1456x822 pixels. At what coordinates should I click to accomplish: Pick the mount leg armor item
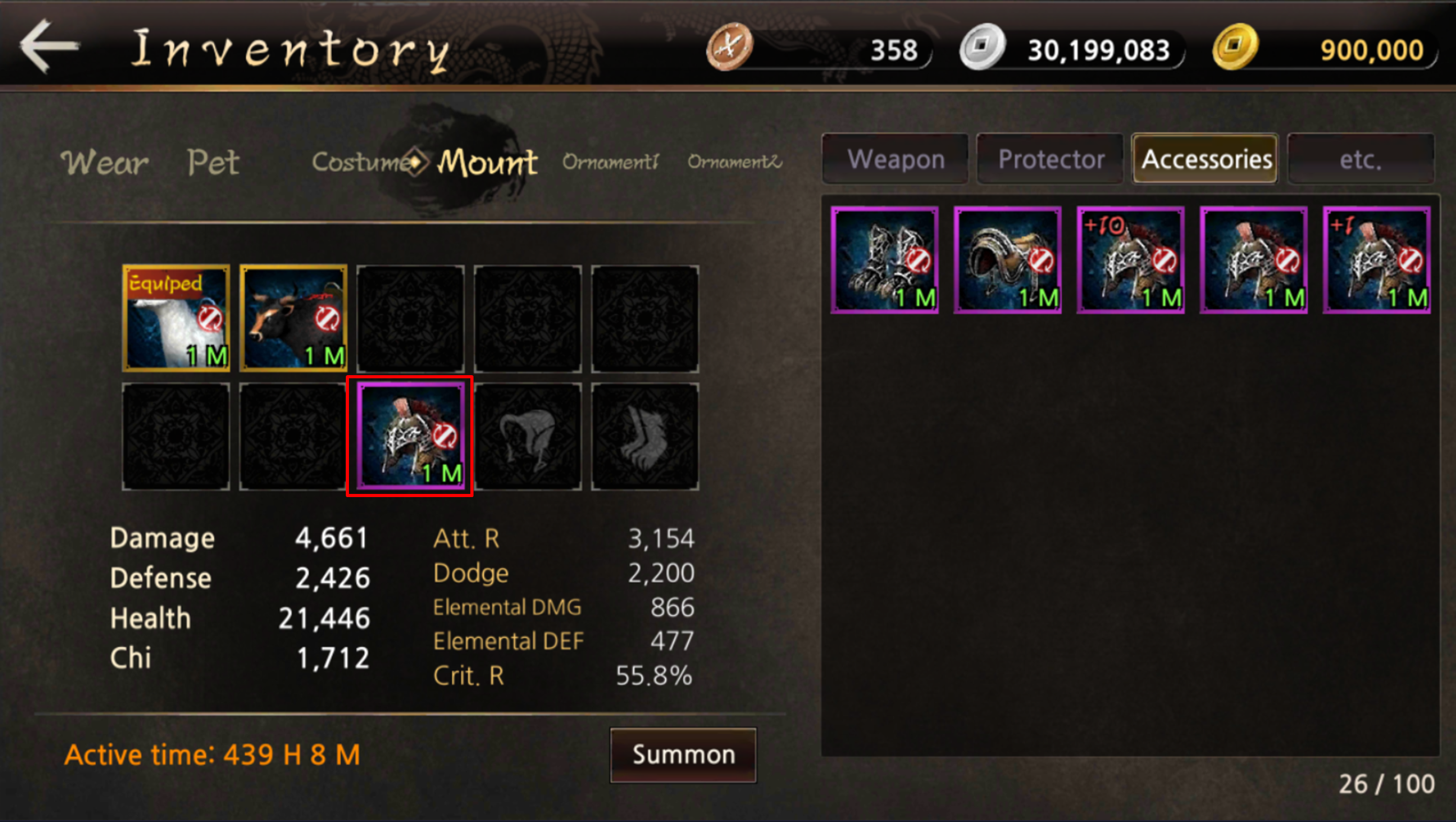[885, 260]
